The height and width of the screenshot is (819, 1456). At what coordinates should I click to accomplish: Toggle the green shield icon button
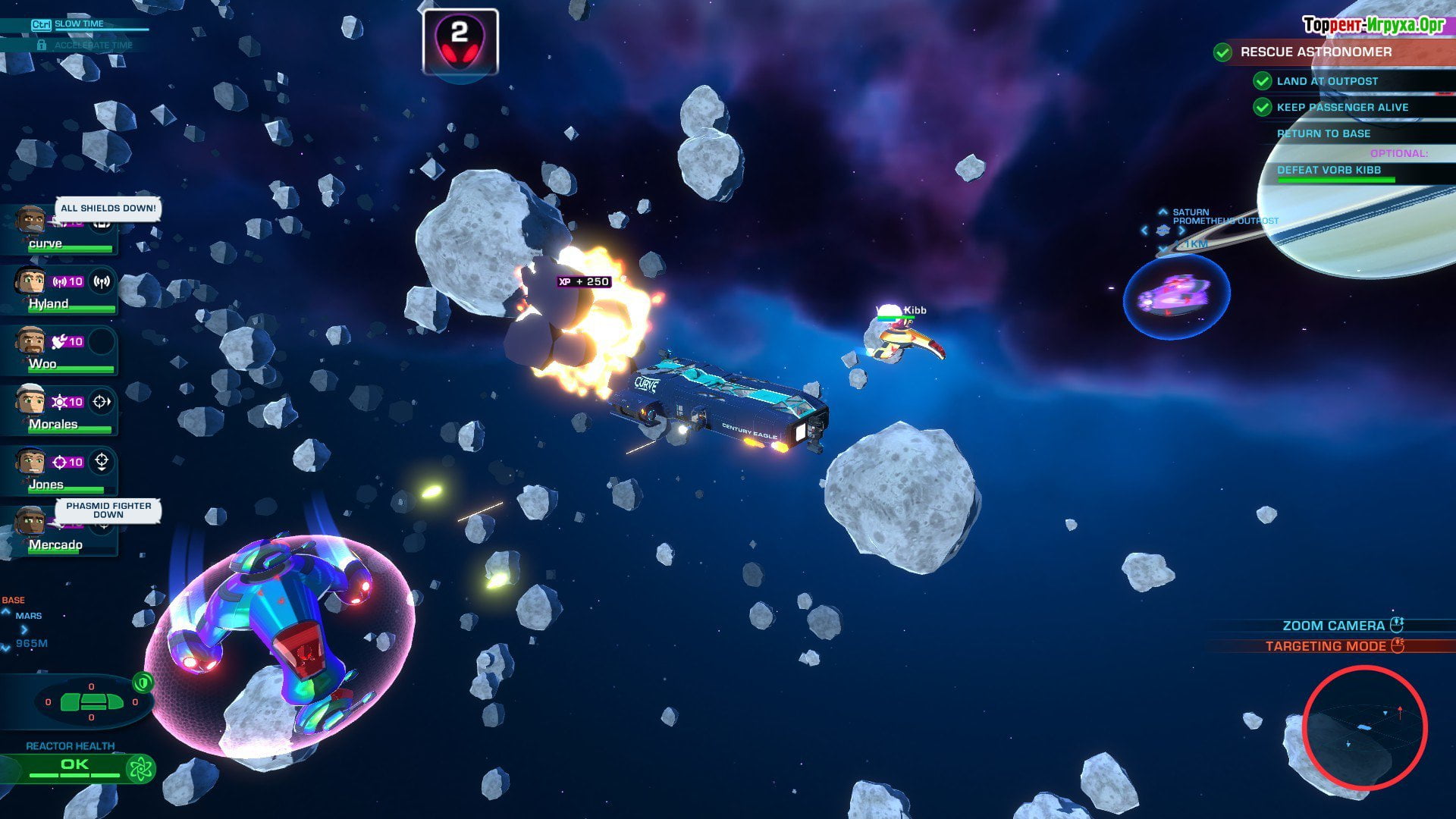[143, 682]
